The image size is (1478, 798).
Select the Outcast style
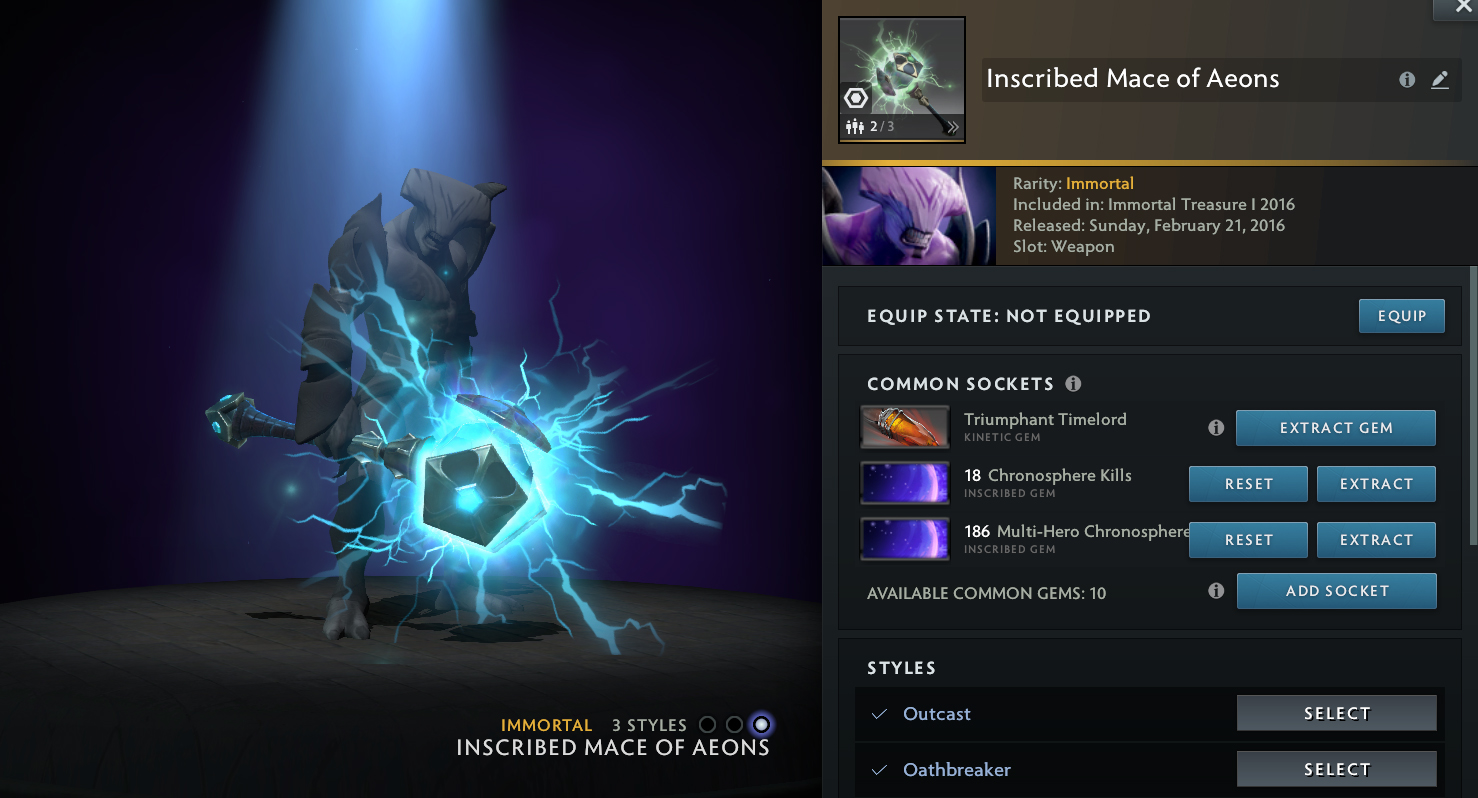[x=1336, y=714]
